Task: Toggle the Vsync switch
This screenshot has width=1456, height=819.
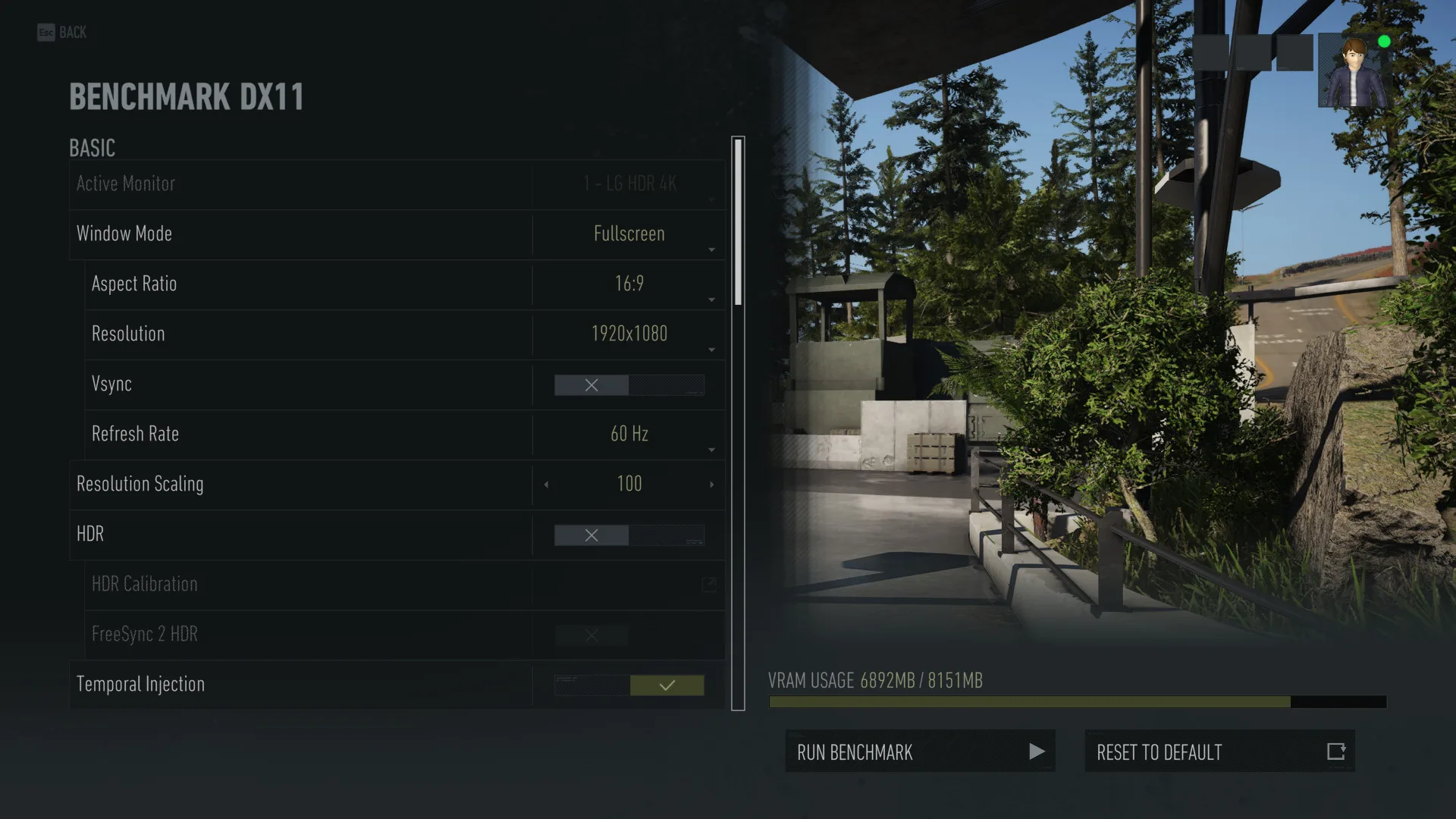Action: pos(629,385)
